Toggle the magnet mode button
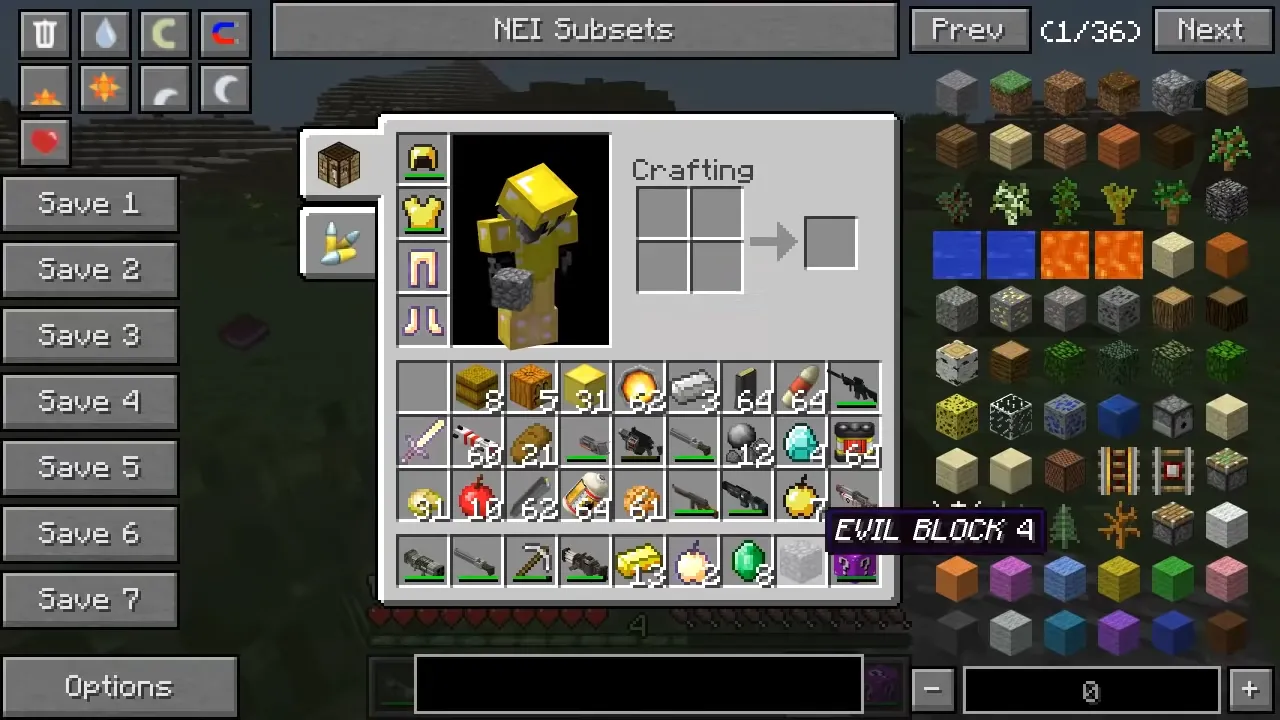Viewport: 1280px width, 720px height. [x=225, y=33]
